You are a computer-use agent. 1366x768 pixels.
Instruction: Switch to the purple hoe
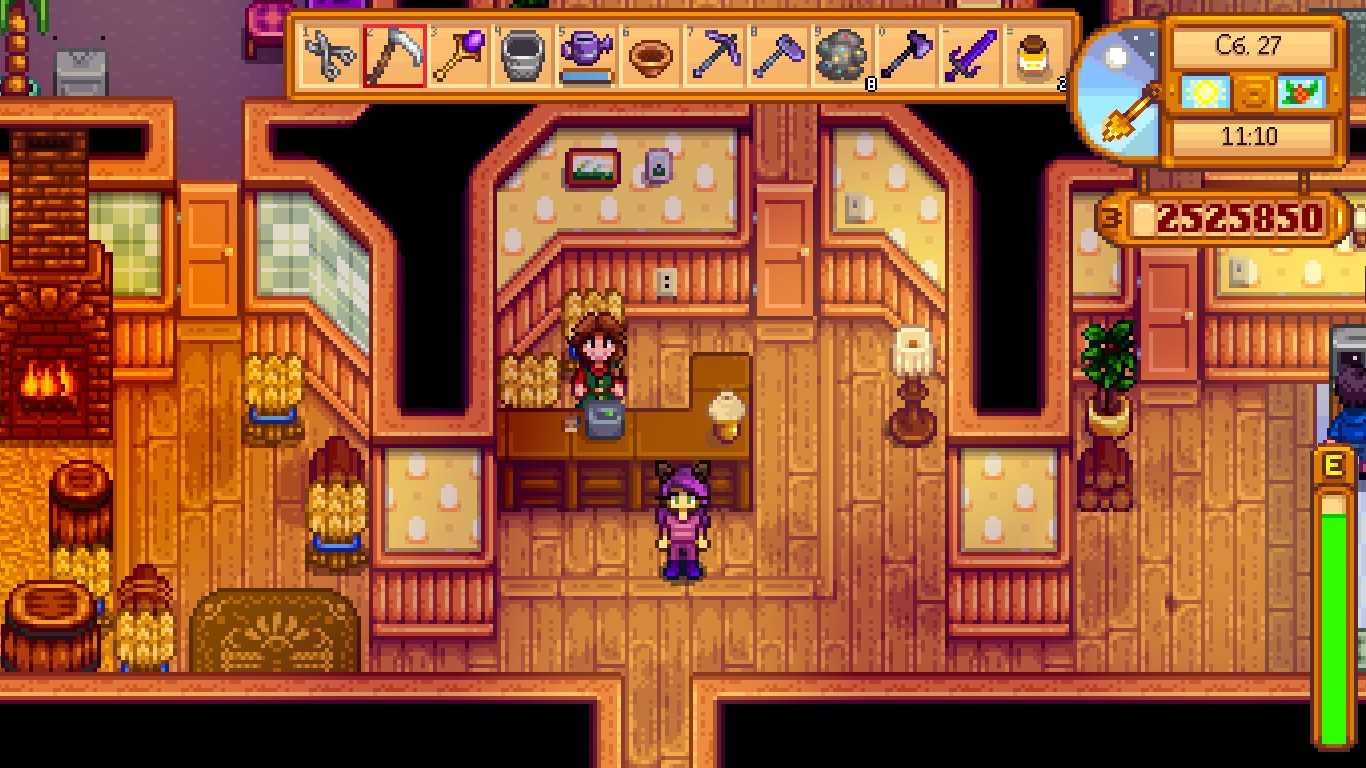[778, 56]
